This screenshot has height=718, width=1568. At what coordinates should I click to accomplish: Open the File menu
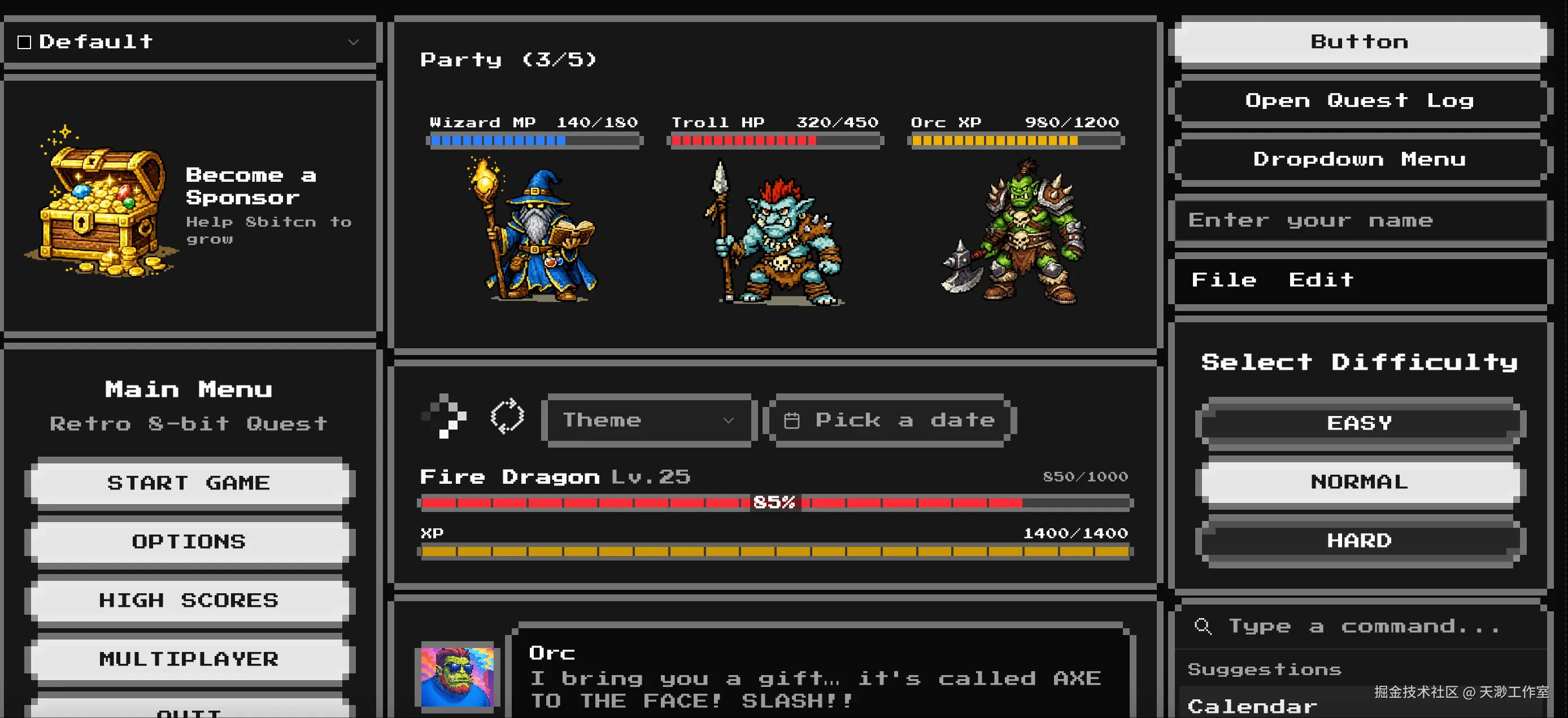click(x=1223, y=279)
